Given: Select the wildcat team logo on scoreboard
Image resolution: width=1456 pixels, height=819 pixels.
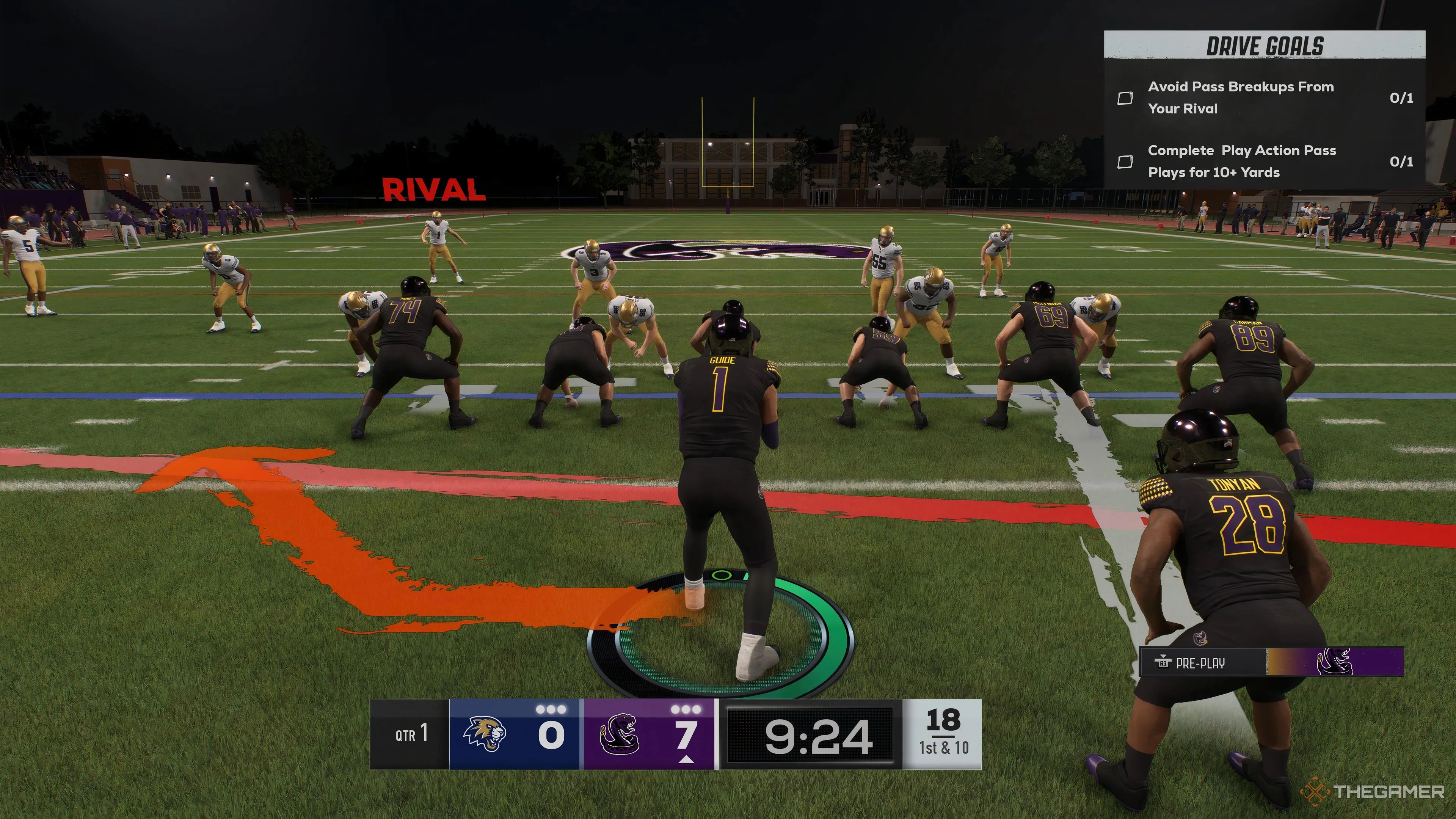Looking at the screenshot, I should click(x=485, y=734).
